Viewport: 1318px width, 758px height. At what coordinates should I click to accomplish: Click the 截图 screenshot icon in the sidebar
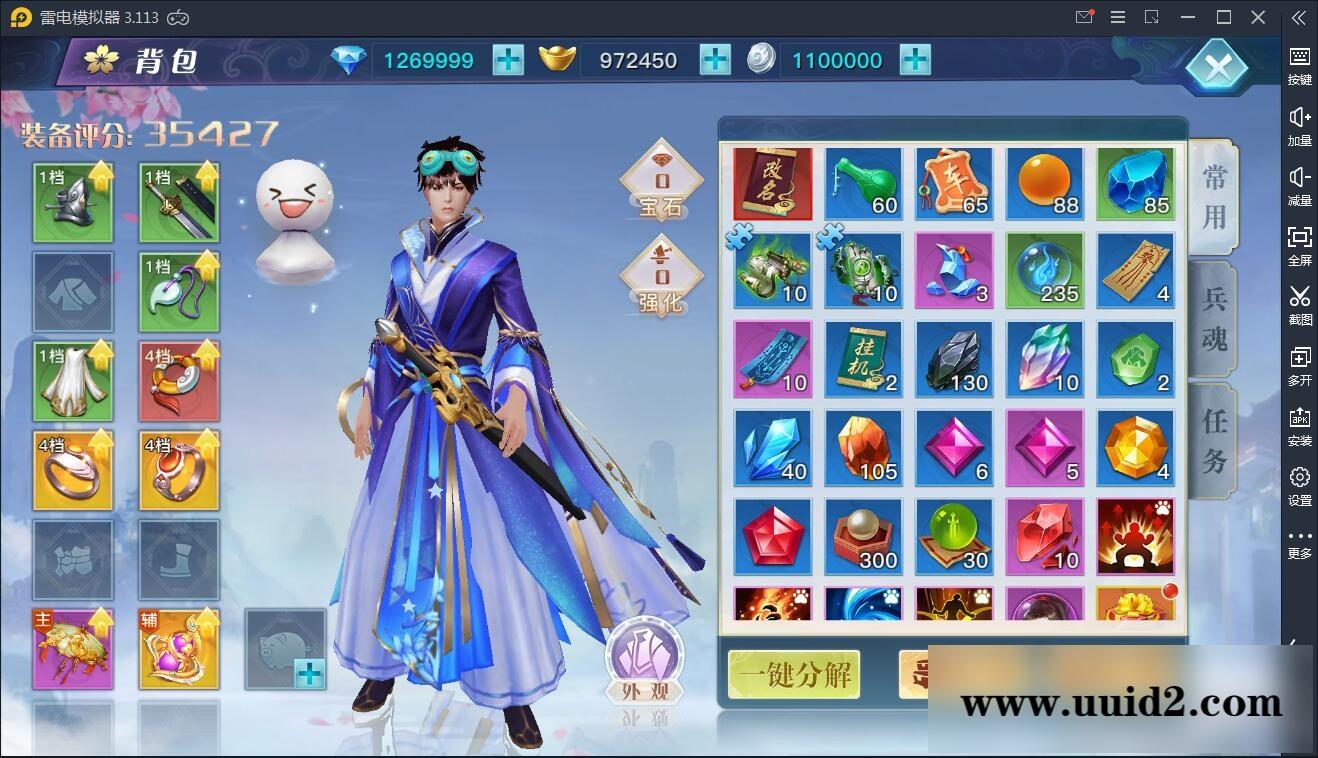point(1299,305)
